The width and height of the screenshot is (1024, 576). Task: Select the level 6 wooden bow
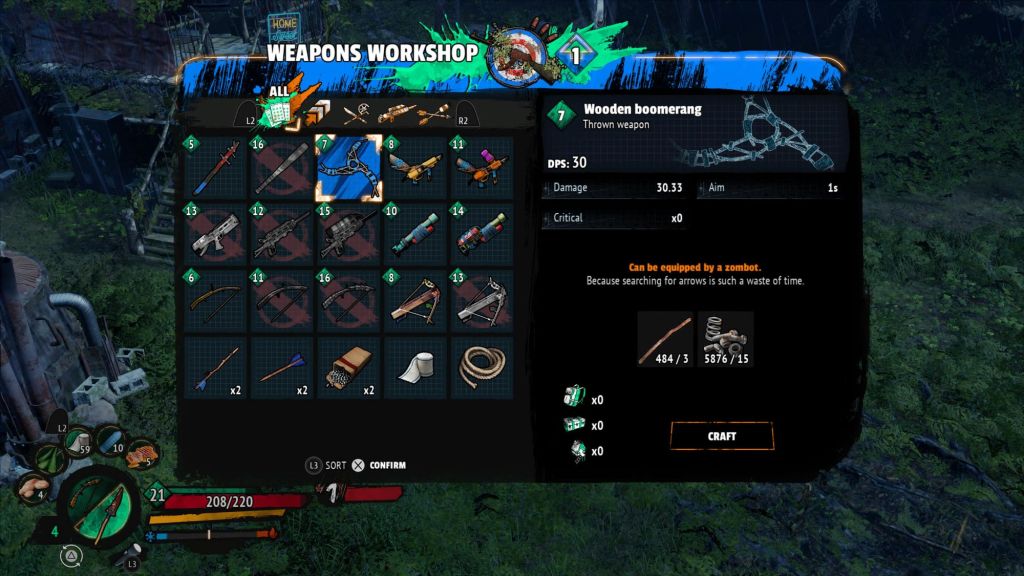pos(214,301)
